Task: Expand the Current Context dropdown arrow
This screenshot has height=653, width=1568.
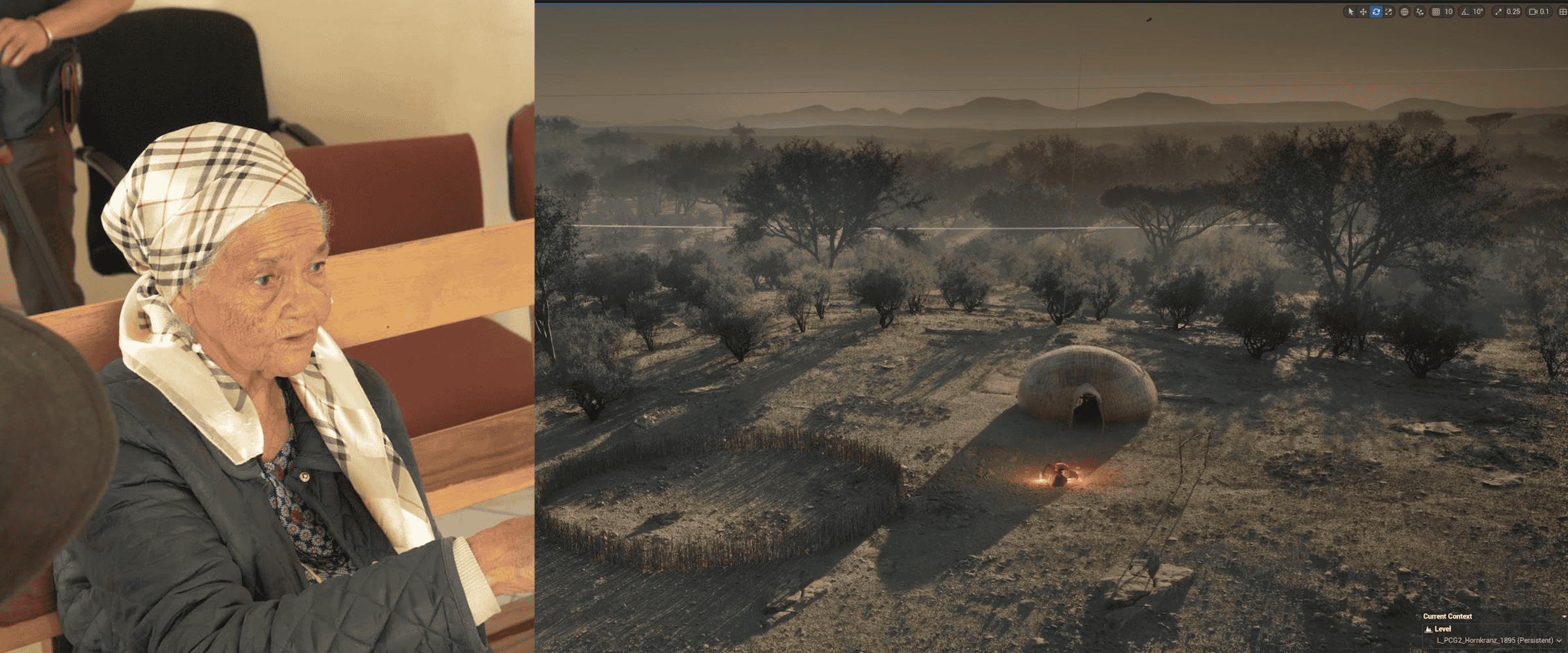Action: [1564, 616]
